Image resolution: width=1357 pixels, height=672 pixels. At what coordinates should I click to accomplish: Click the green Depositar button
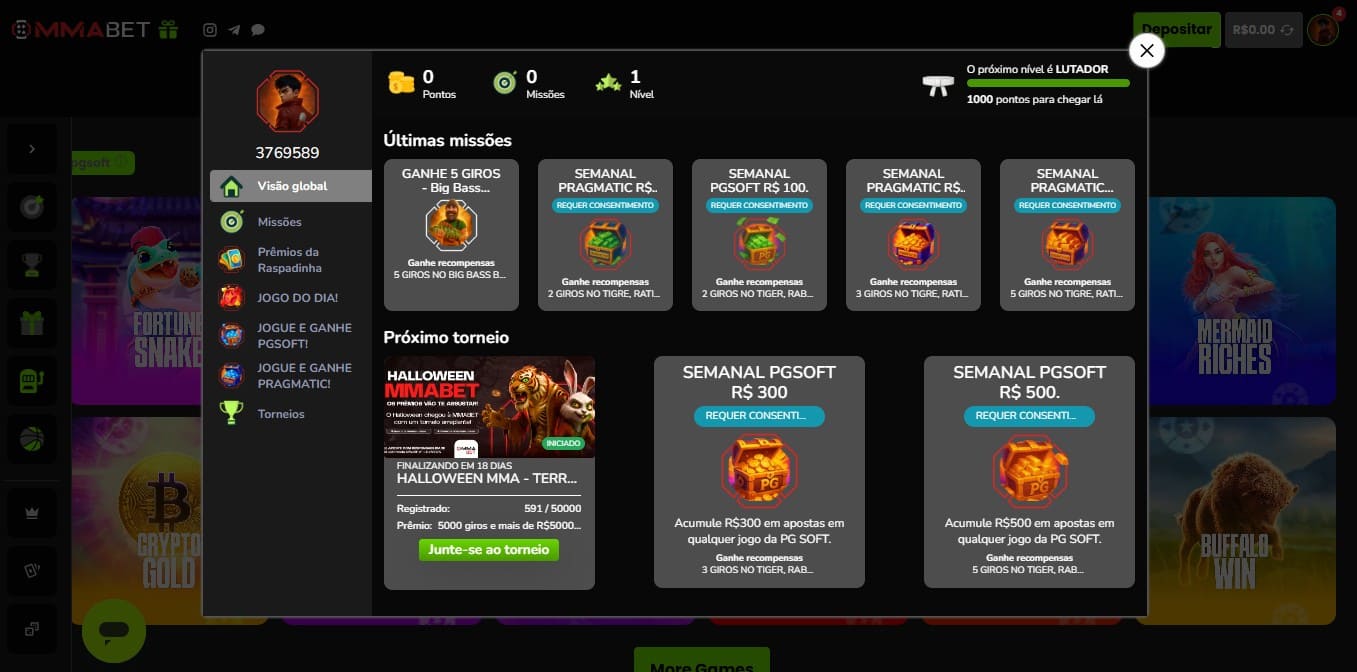click(x=1176, y=30)
